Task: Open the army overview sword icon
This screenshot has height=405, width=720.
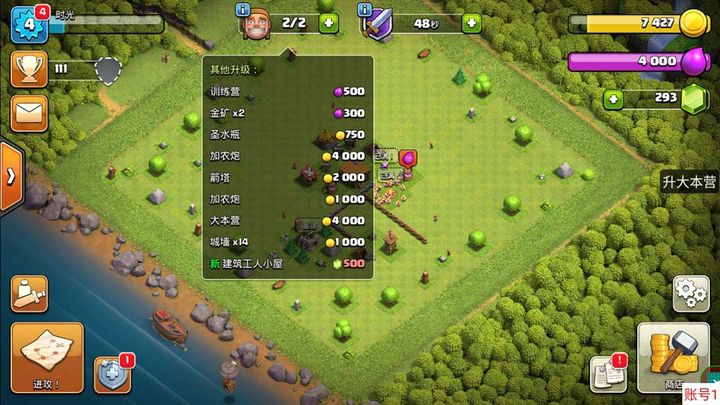Action: (x=31, y=293)
